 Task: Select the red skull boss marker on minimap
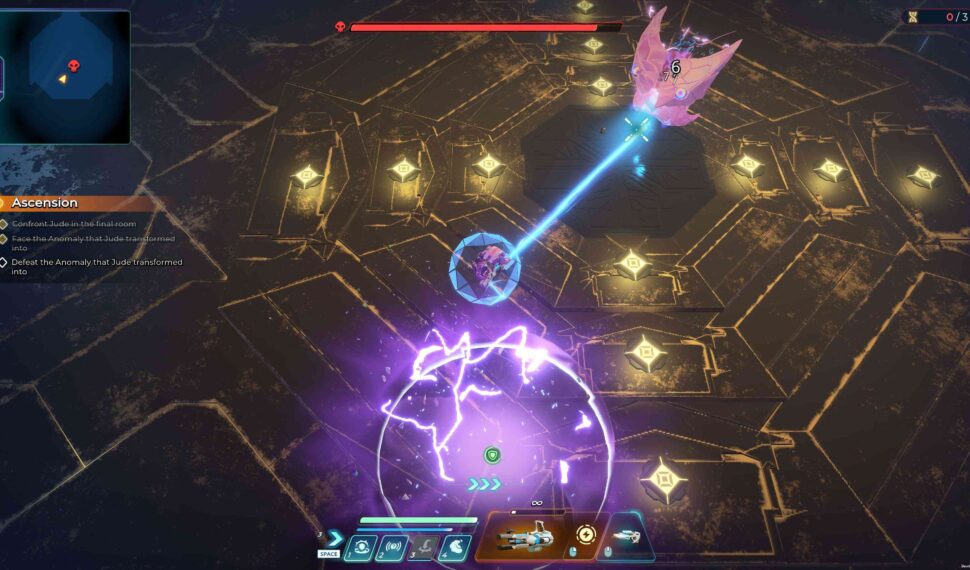click(x=74, y=67)
